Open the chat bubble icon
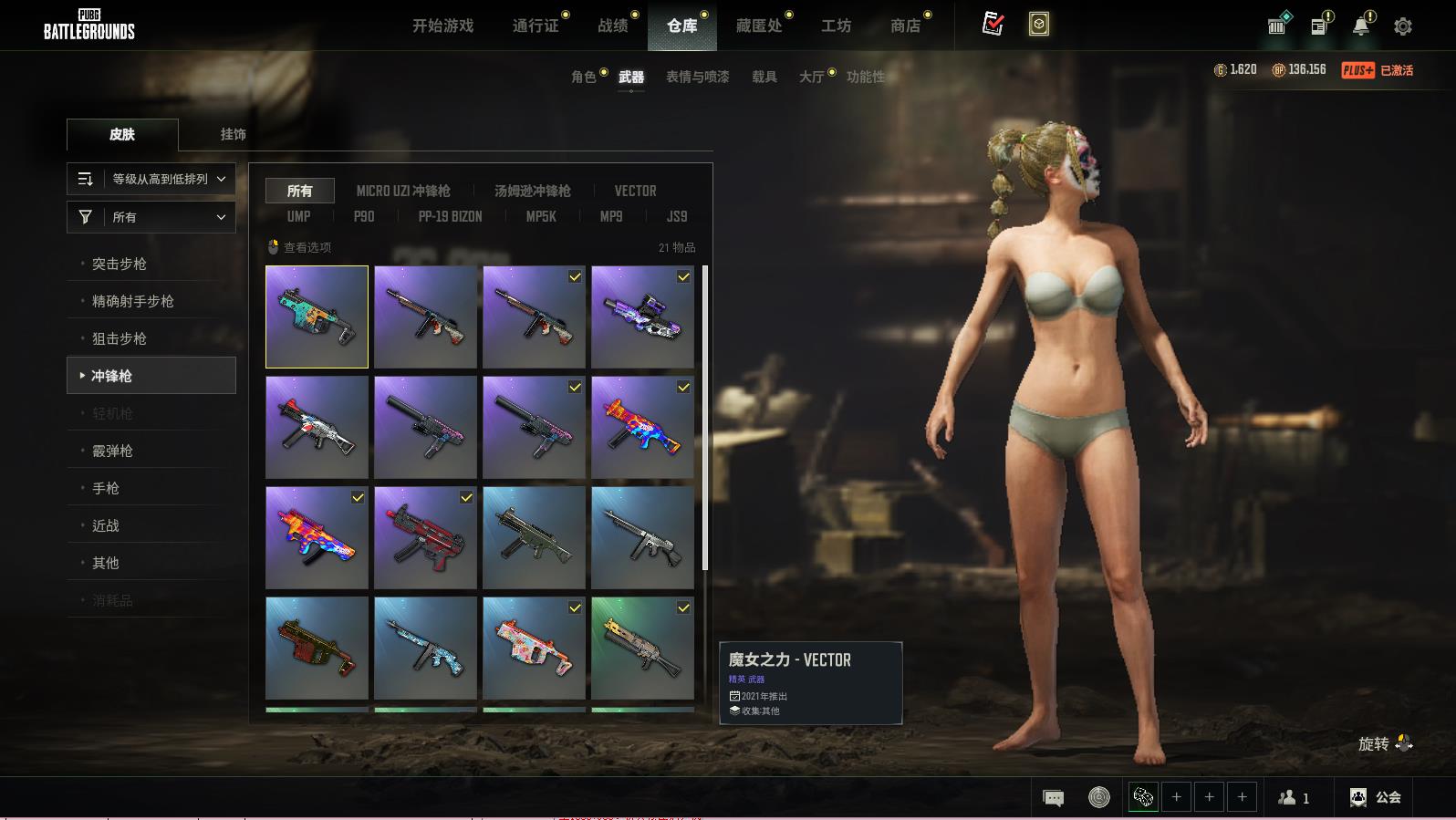This screenshot has height=820, width=1456. pos(1053,798)
